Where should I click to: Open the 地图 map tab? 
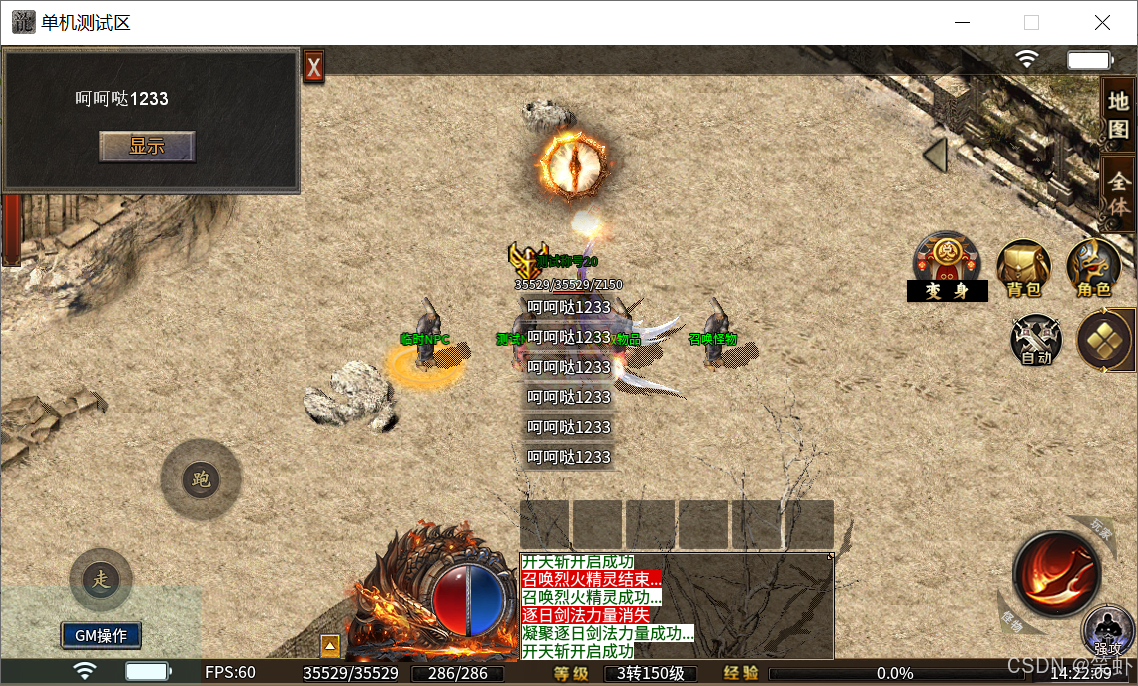pos(1118,113)
